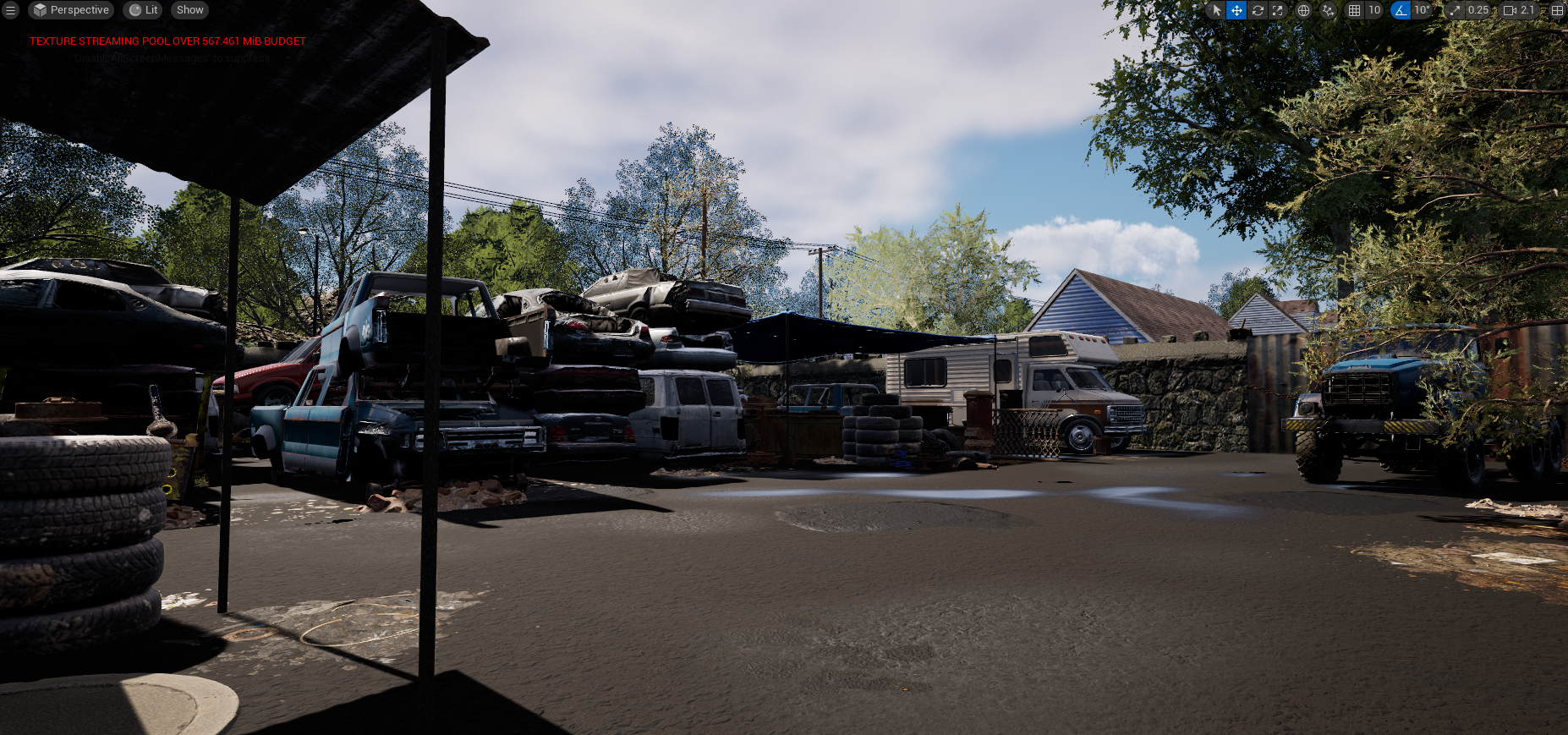Click the viewport layout maximize icon
This screenshot has height=735, width=1568.
[1557, 10]
